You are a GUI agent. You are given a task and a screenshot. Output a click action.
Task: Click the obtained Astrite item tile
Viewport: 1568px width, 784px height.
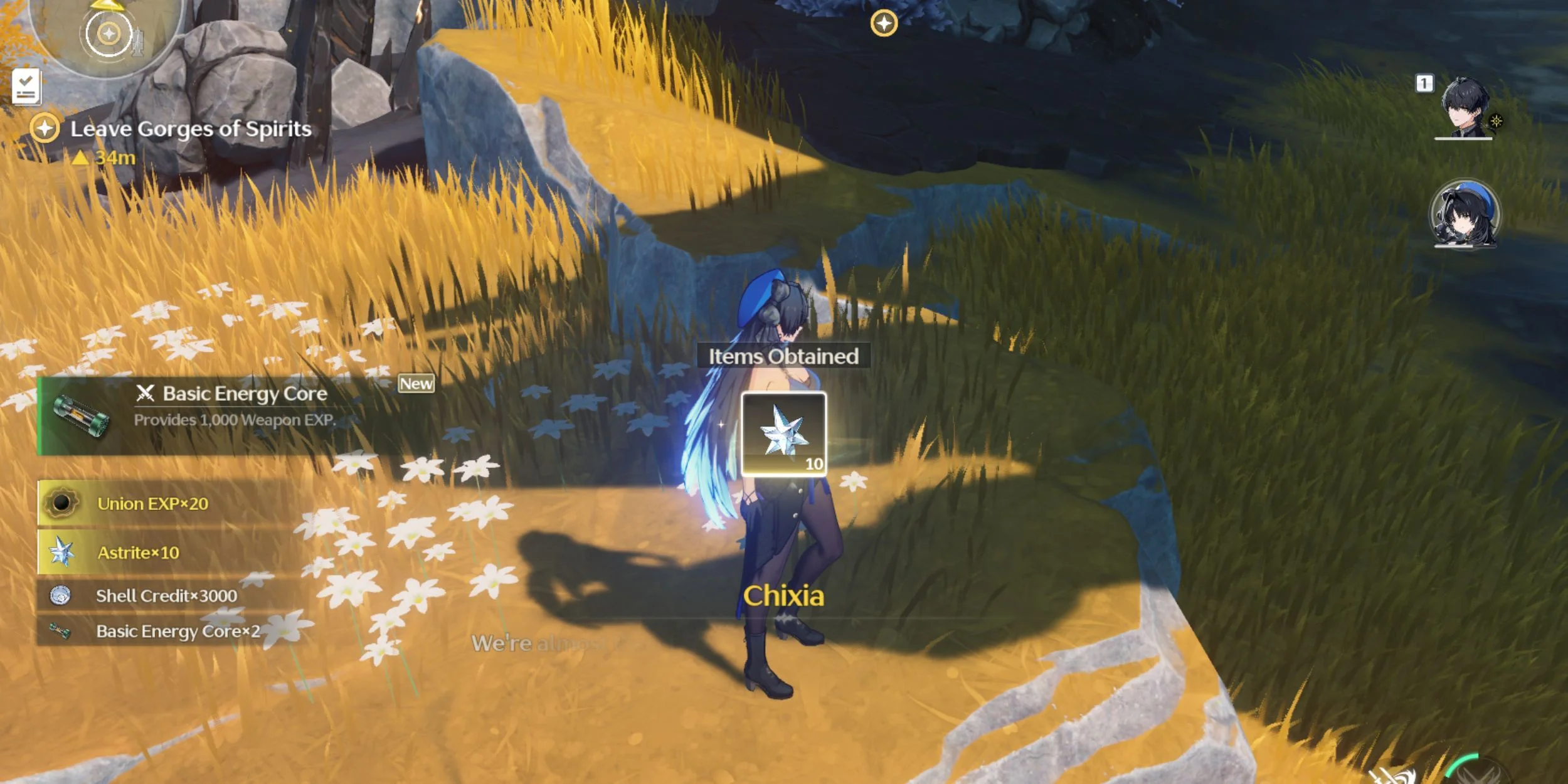coord(783,434)
